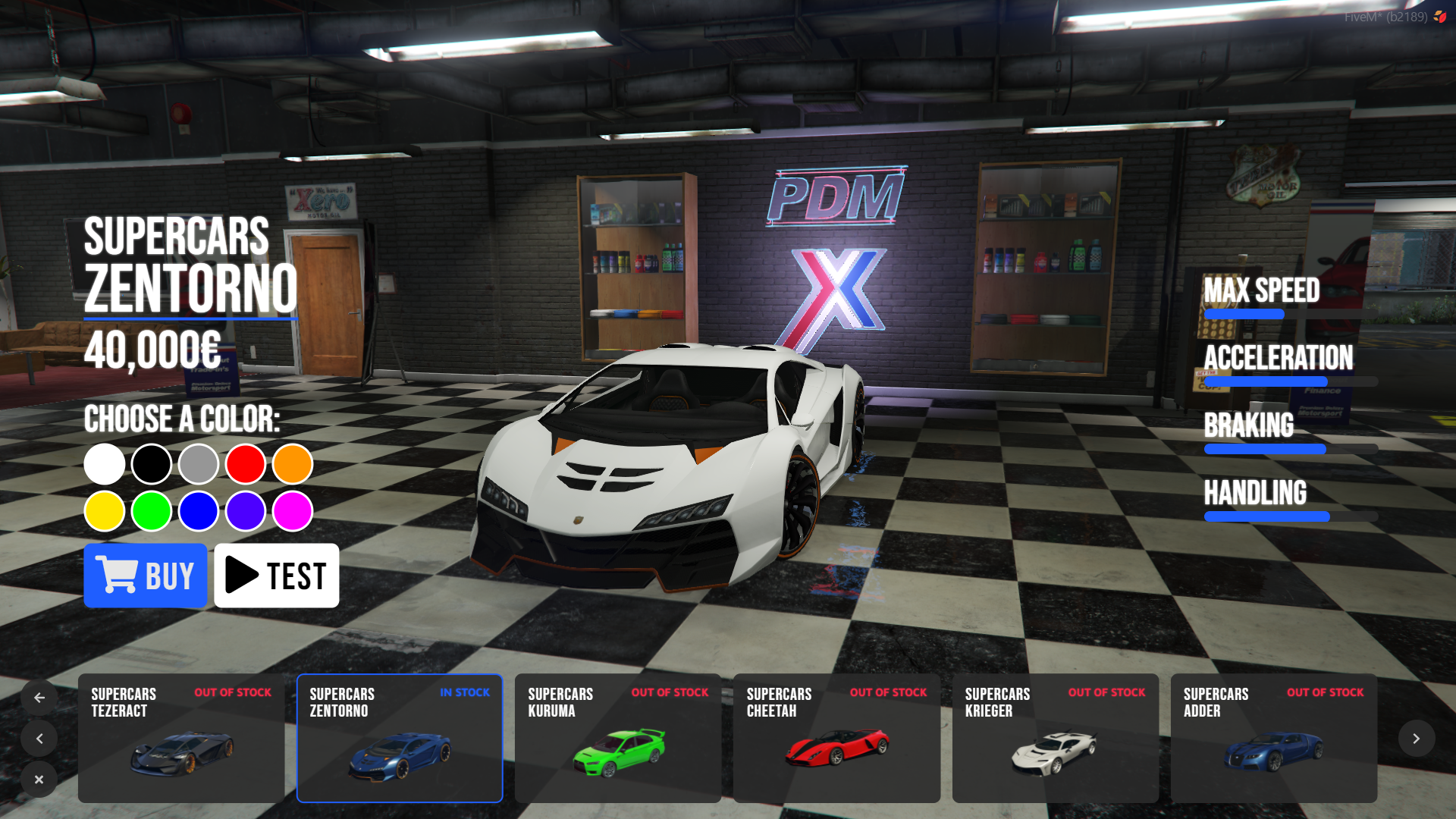Image resolution: width=1456 pixels, height=819 pixels.
Task: Select the Tezeract vehicle card
Action: 181,738
